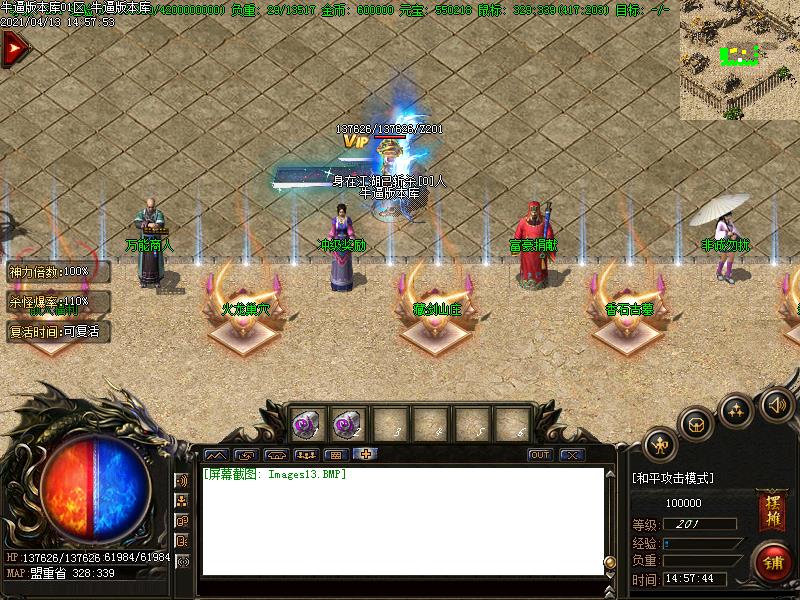
Task: Use the first purple scroll hotbar slot
Action: point(306,424)
